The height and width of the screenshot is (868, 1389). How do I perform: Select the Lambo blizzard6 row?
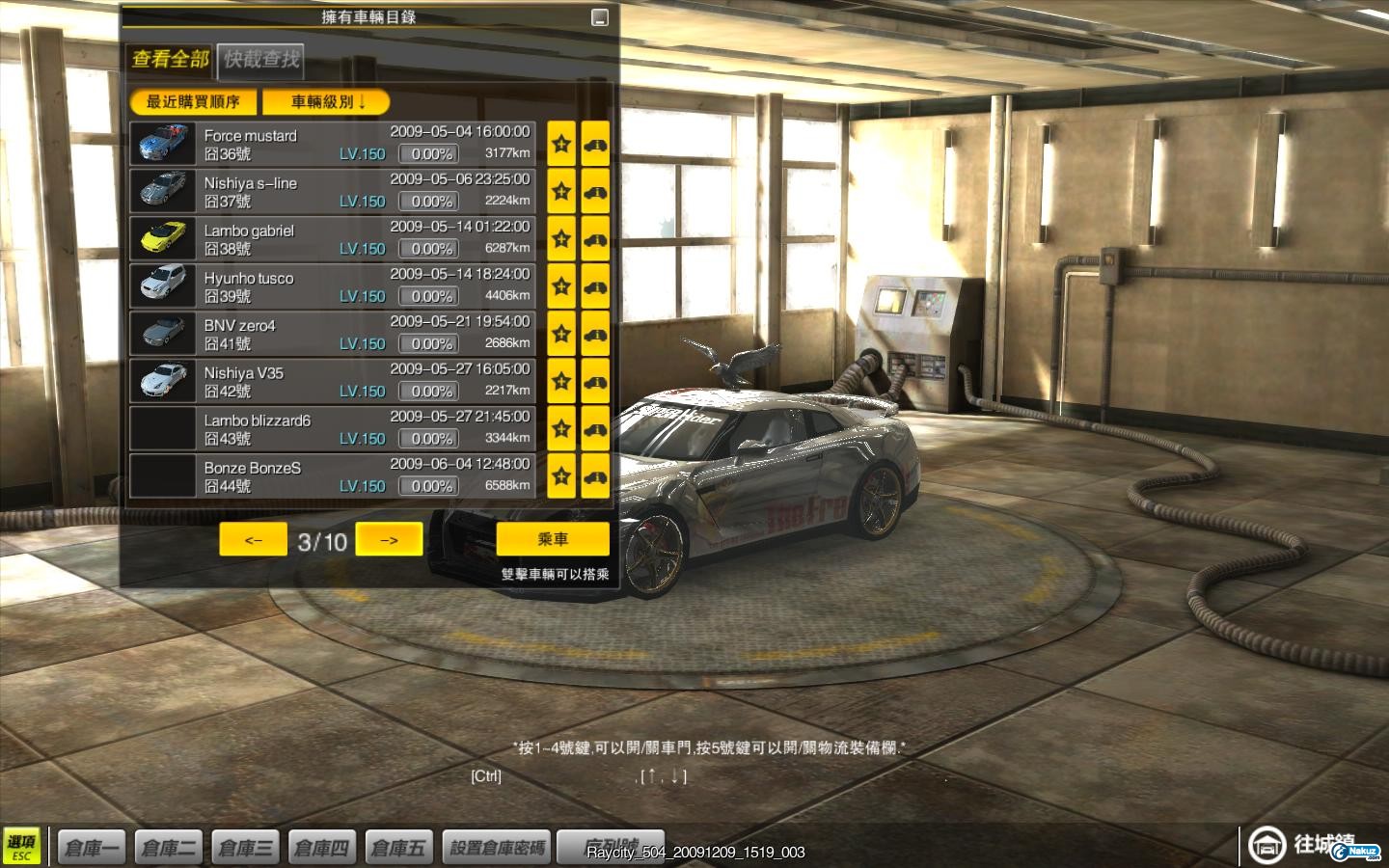pyautogui.click(x=333, y=428)
